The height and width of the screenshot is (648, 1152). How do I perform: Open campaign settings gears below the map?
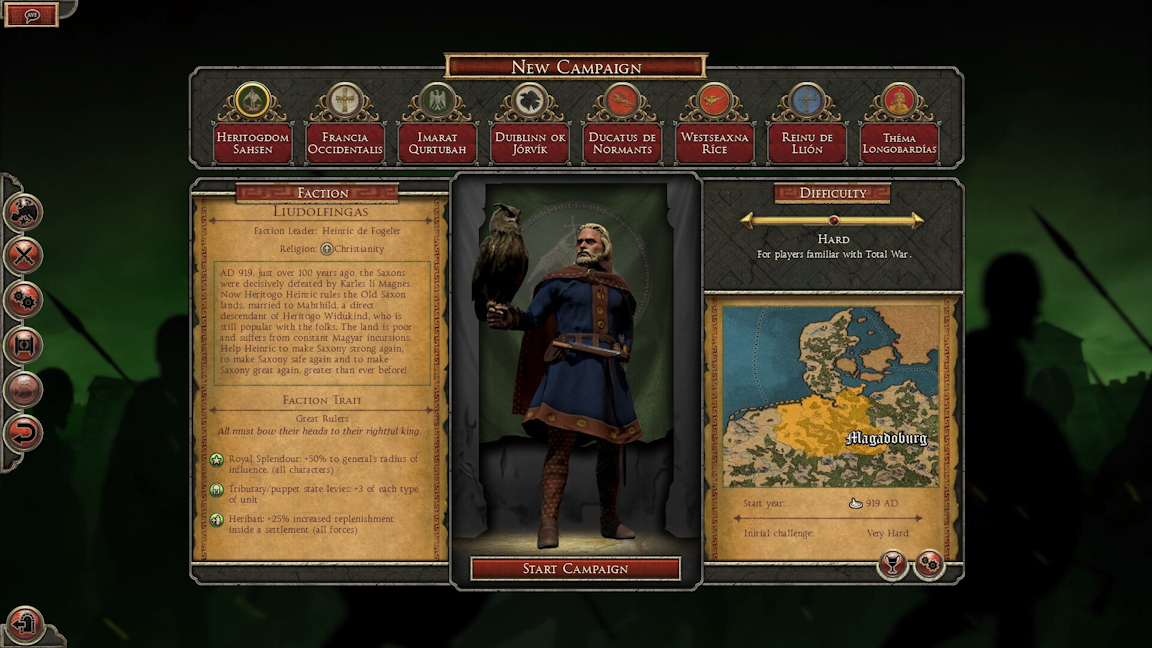coord(929,565)
